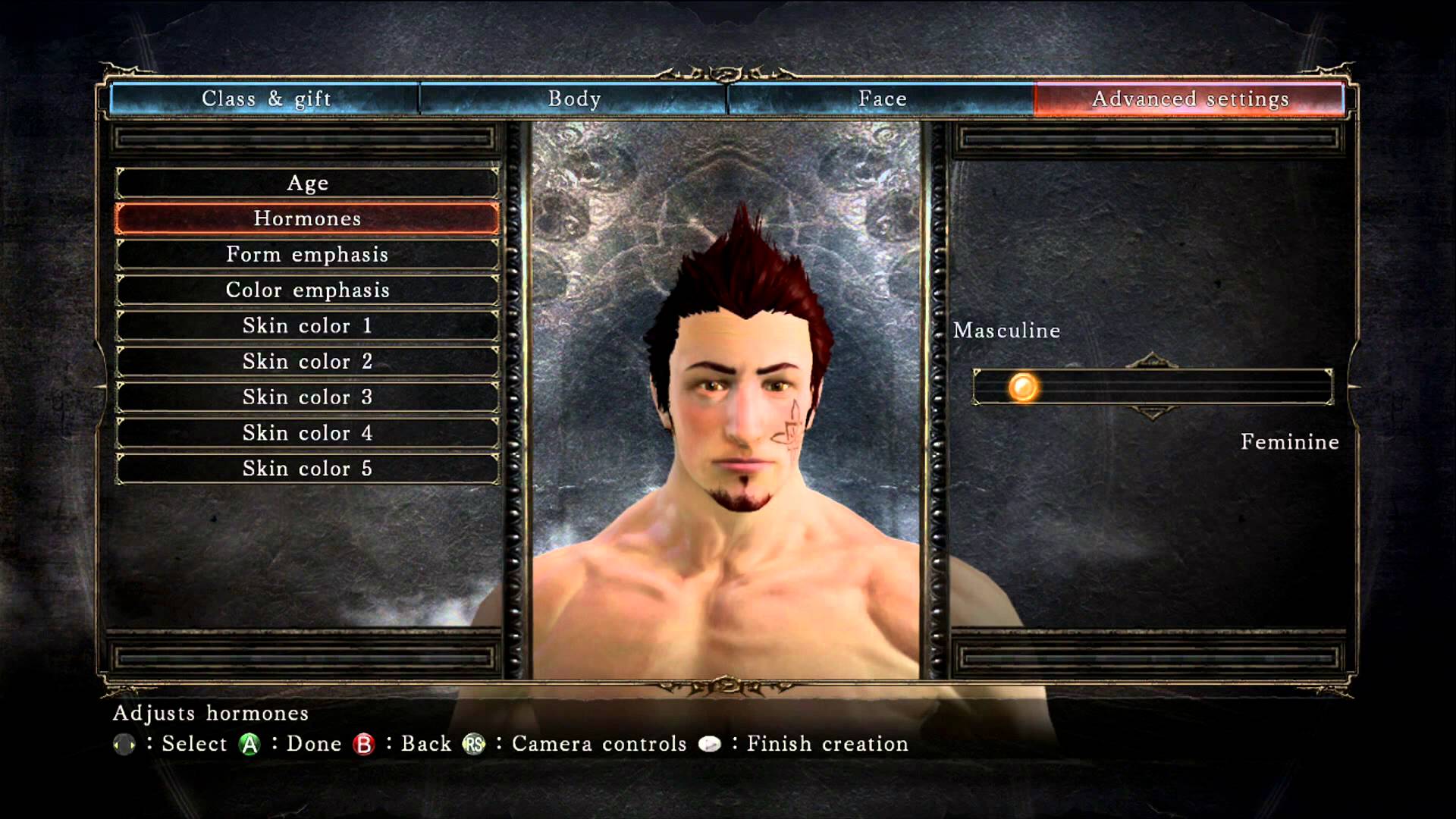Open the Body tab
This screenshot has height=819, width=1456.
coord(574,99)
